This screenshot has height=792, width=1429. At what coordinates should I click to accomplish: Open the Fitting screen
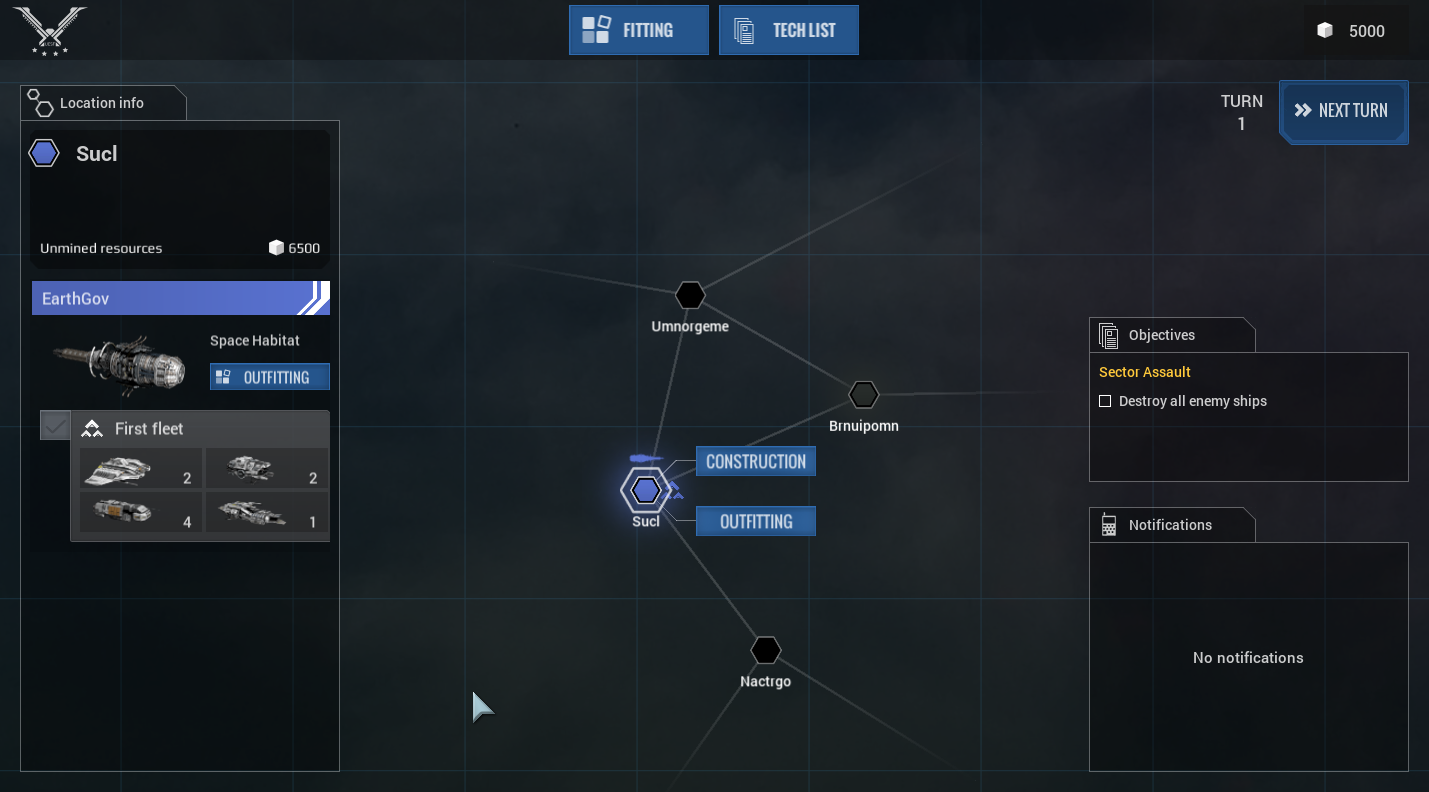pyautogui.click(x=638, y=30)
